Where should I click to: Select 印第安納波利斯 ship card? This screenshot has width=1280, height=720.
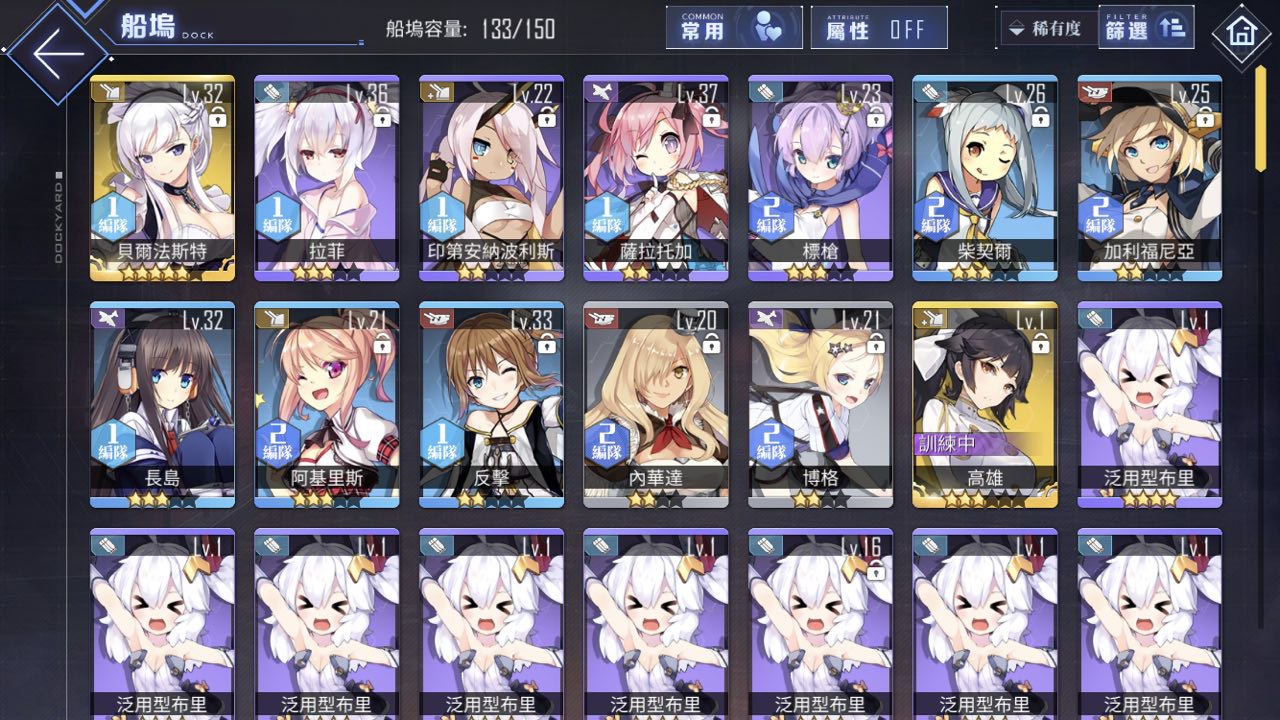pos(491,178)
